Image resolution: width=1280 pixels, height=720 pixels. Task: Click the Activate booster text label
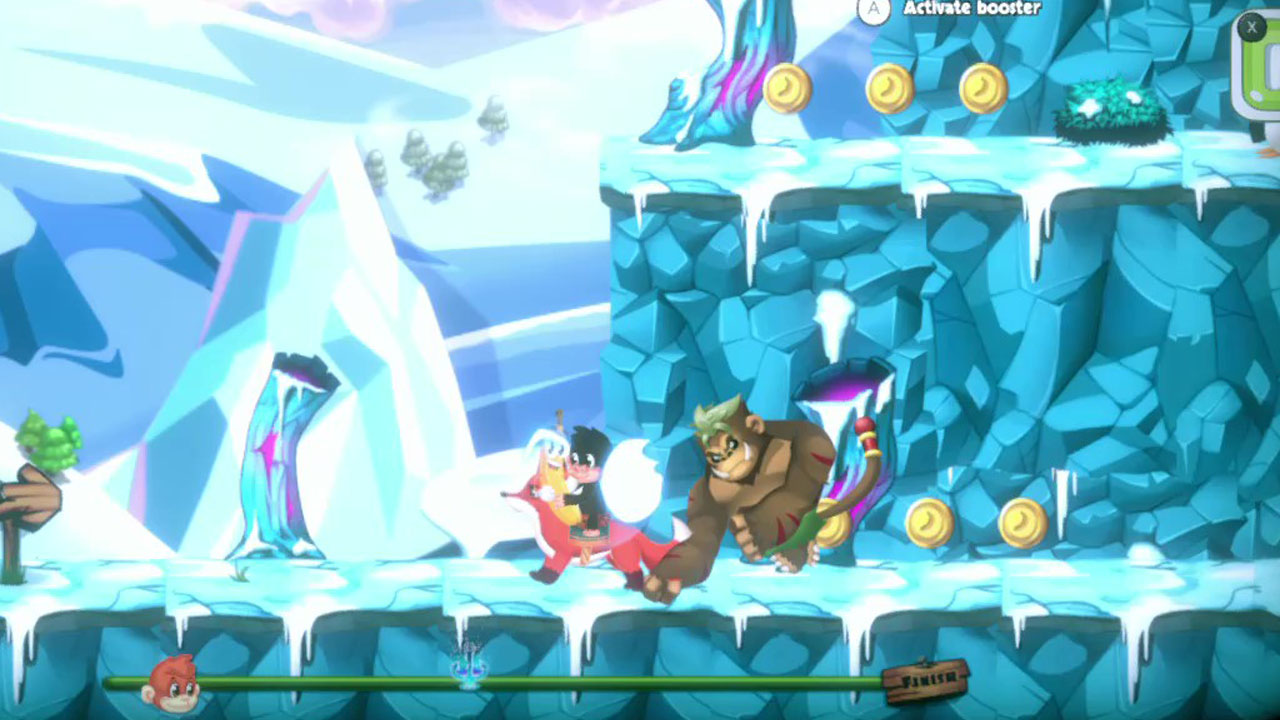tap(970, 9)
